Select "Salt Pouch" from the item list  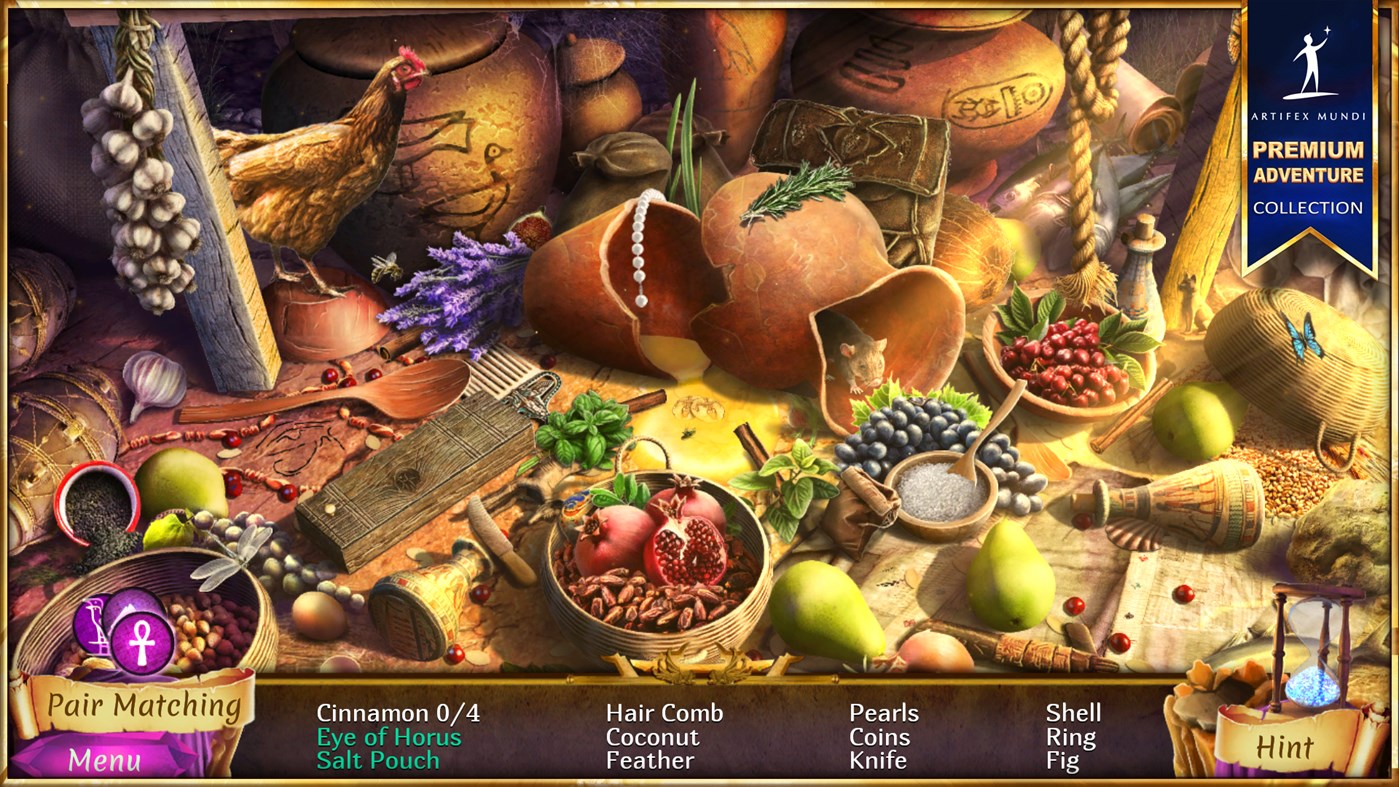point(377,760)
